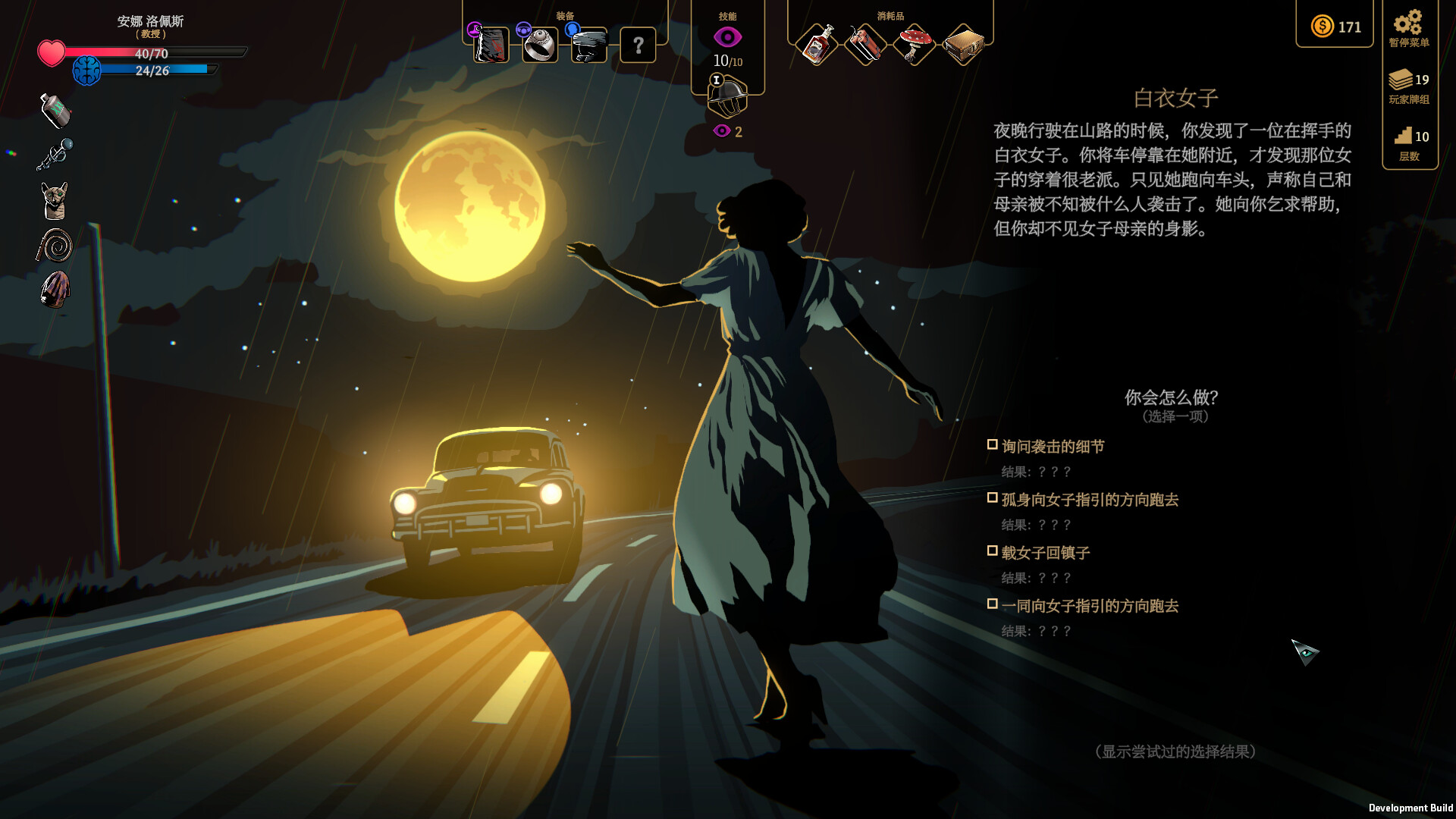
Task: Select the syringe tool in the sidebar
Action: [54, 153]
